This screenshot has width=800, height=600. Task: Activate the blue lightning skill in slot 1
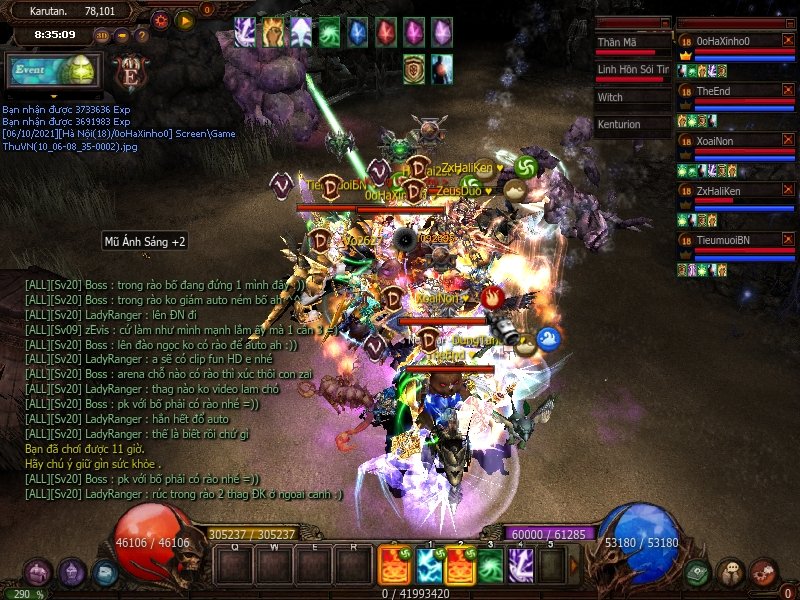429,566
